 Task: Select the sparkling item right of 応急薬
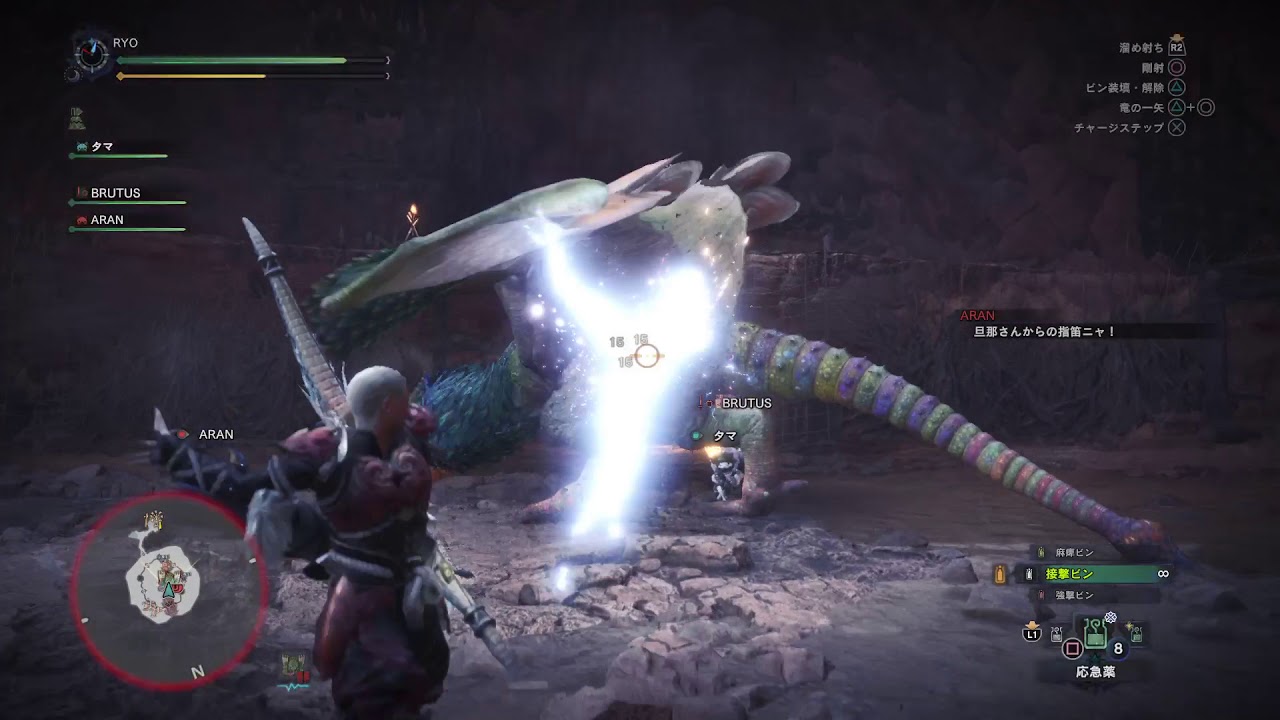(1136, 634)
